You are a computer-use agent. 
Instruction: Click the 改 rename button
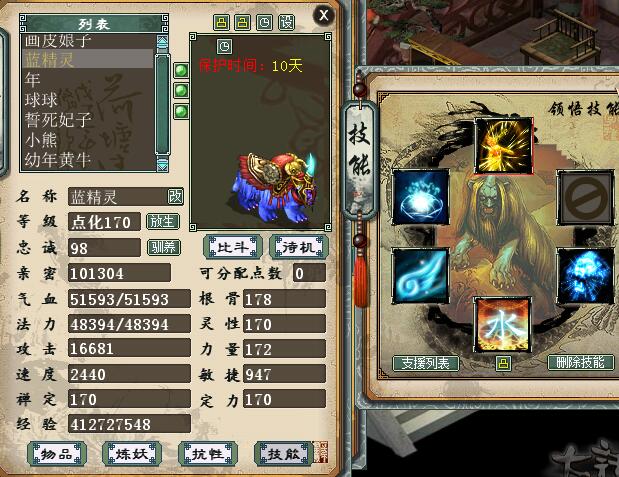[175, 196]
